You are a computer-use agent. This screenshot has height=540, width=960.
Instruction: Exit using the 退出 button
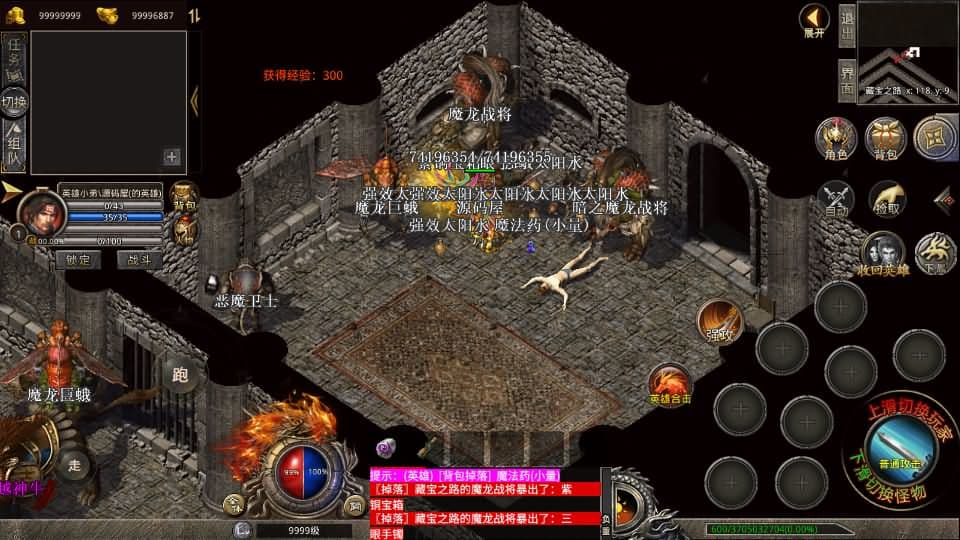846,24
